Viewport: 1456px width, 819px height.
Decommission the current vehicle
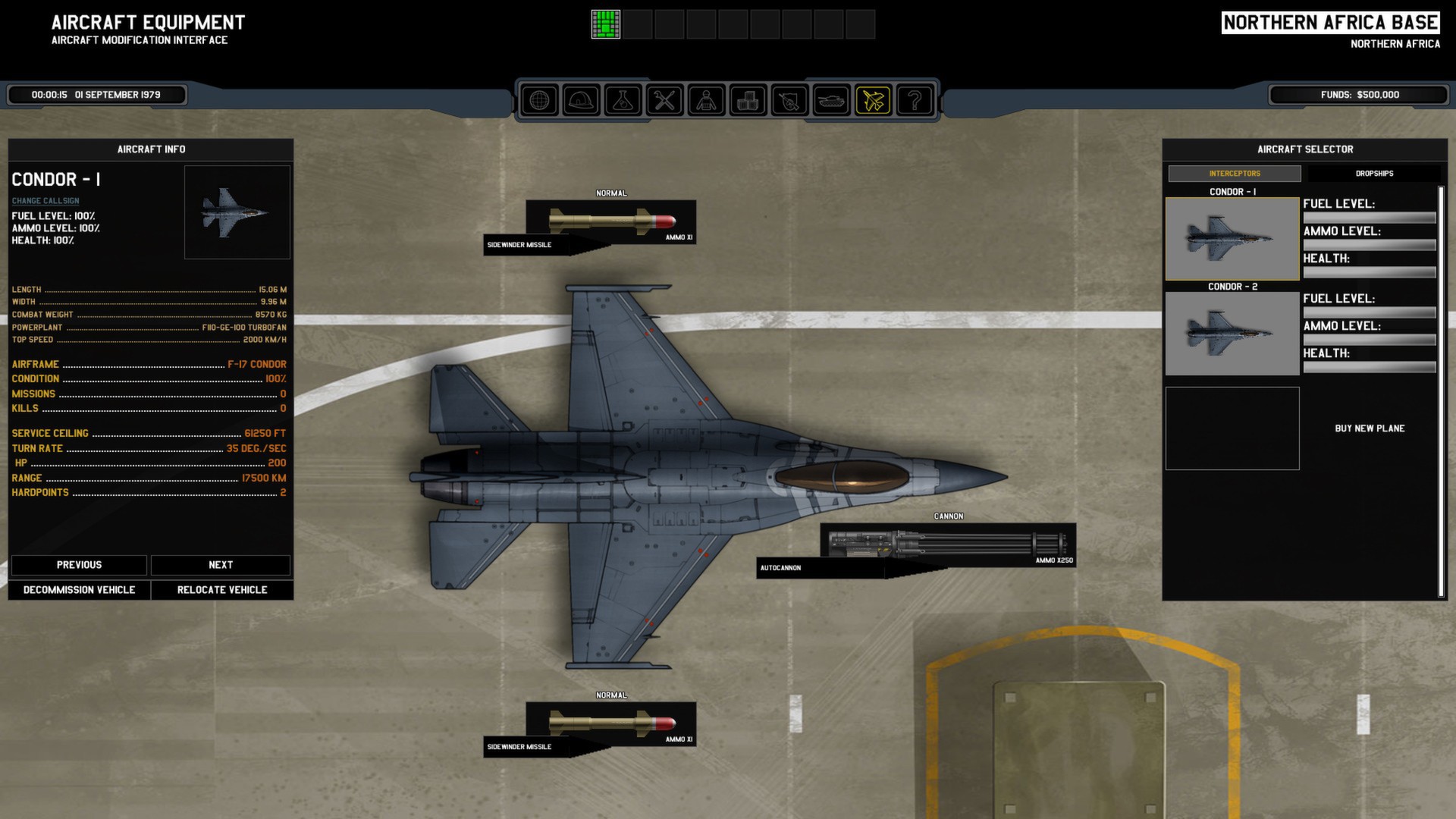pos(79,590)
